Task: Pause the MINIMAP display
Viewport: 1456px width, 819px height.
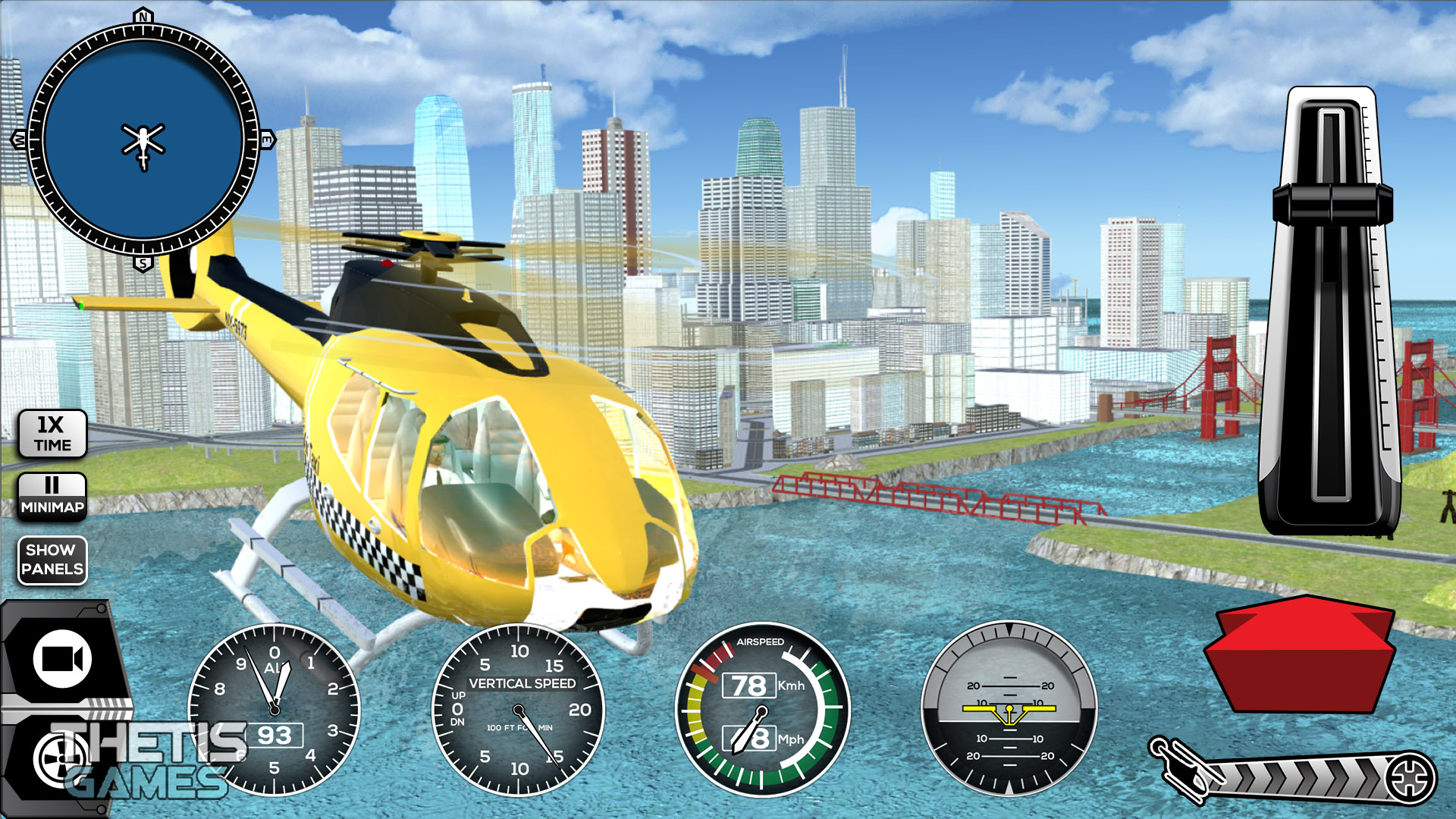Action: tap(52, 497)
